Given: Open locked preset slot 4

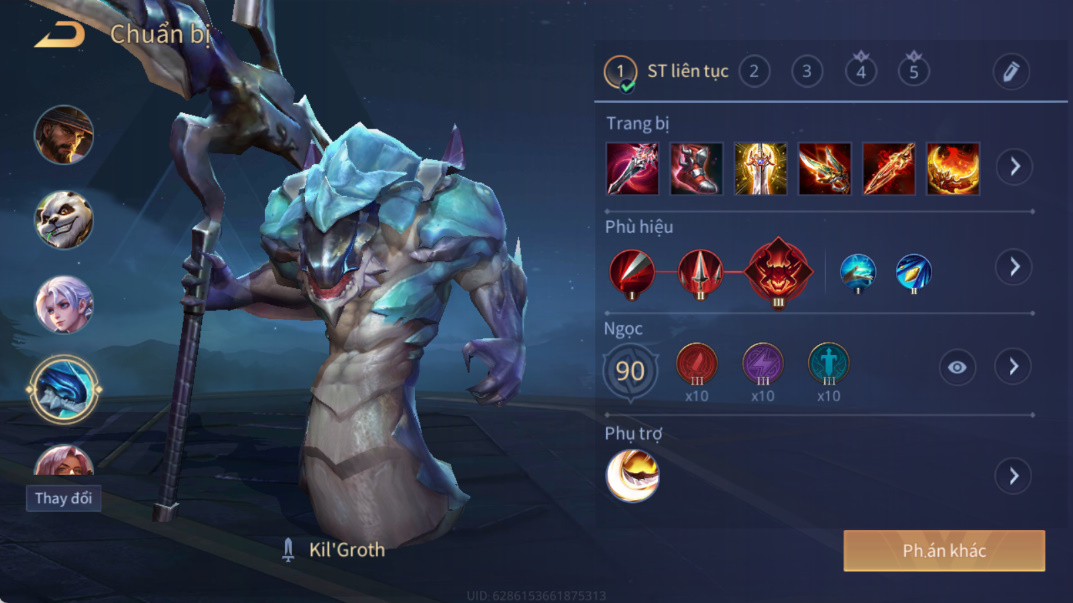Looking at the screenshot, I should tap(860, 72).
